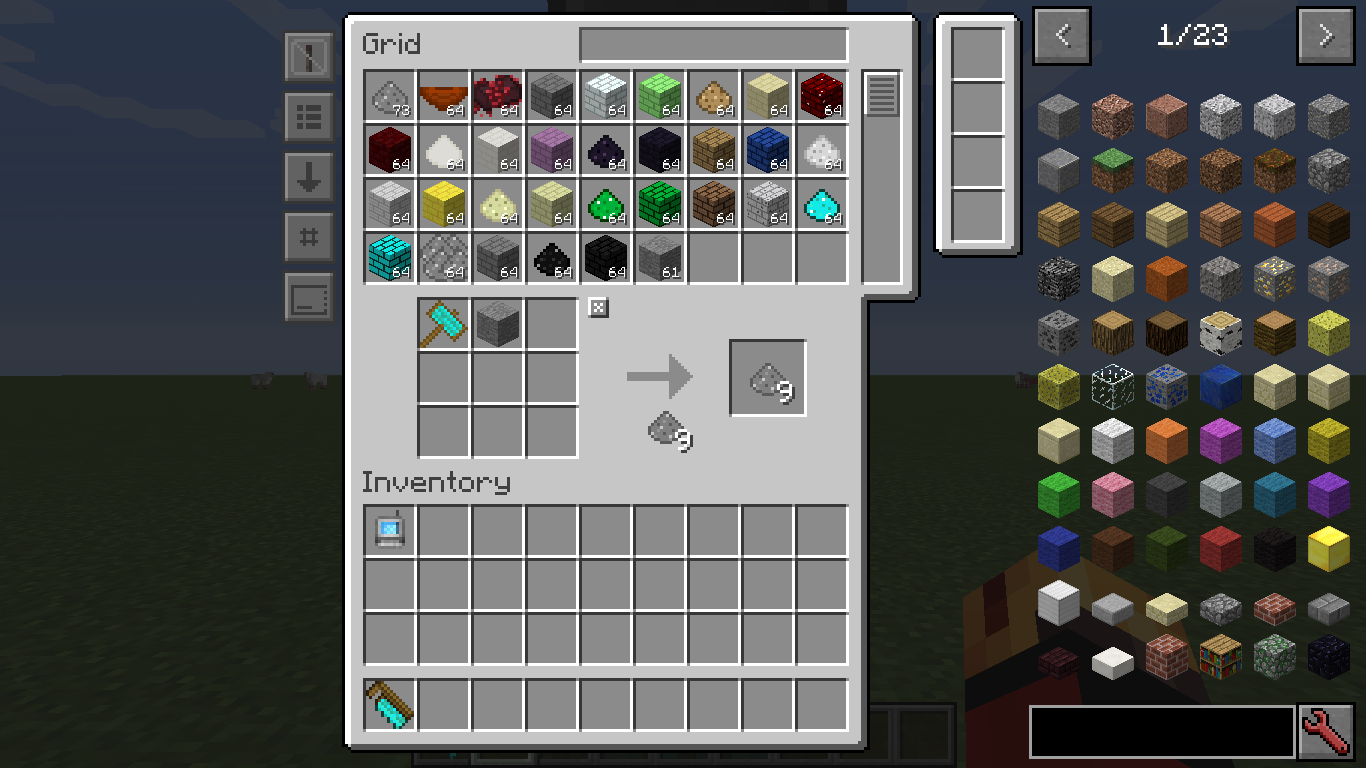
Task: Click the down arrow deposit icon on the sidebar
Action: pos(308,178)
